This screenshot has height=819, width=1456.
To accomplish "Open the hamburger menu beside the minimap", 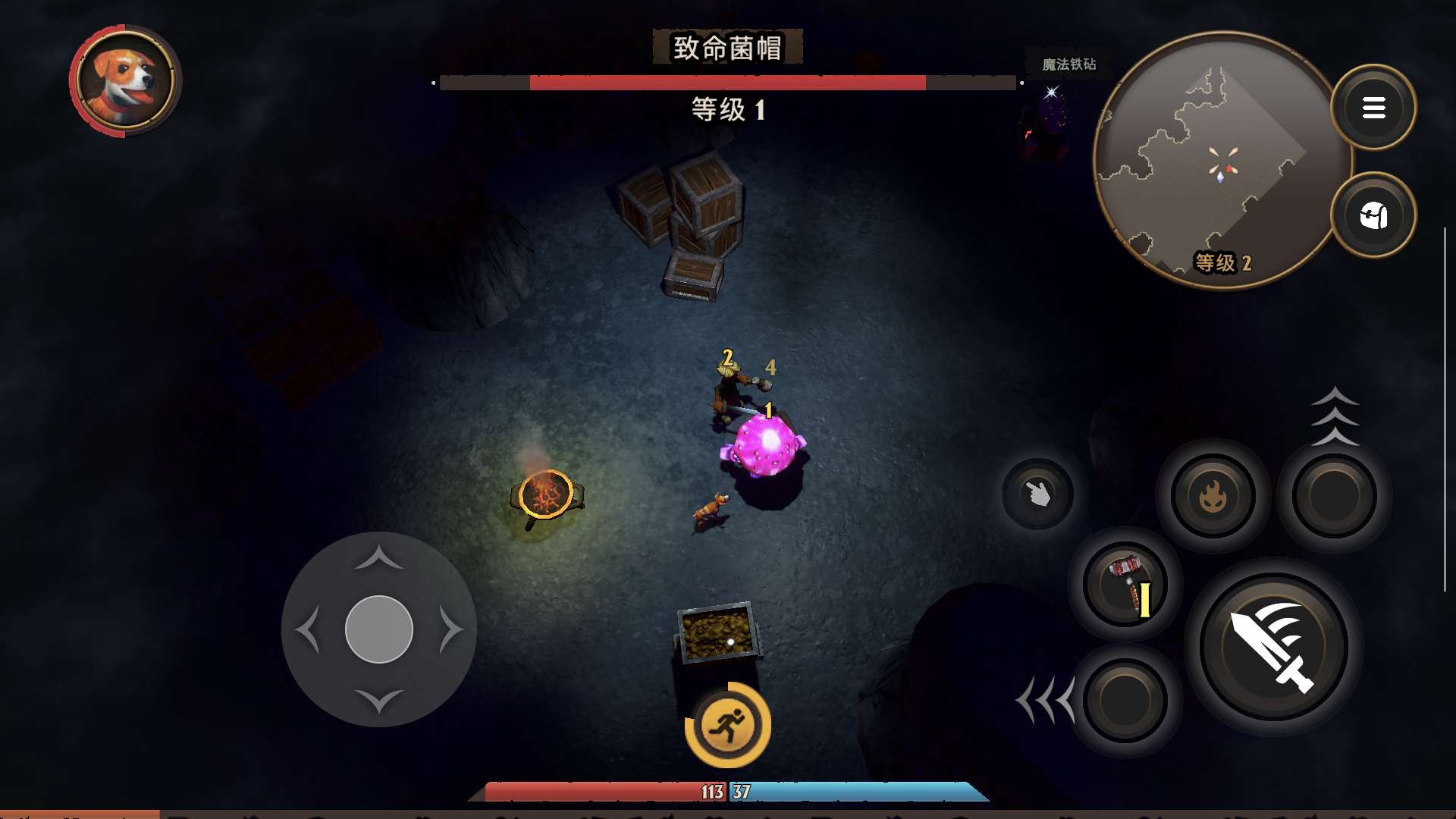I will click(1374, 107).
